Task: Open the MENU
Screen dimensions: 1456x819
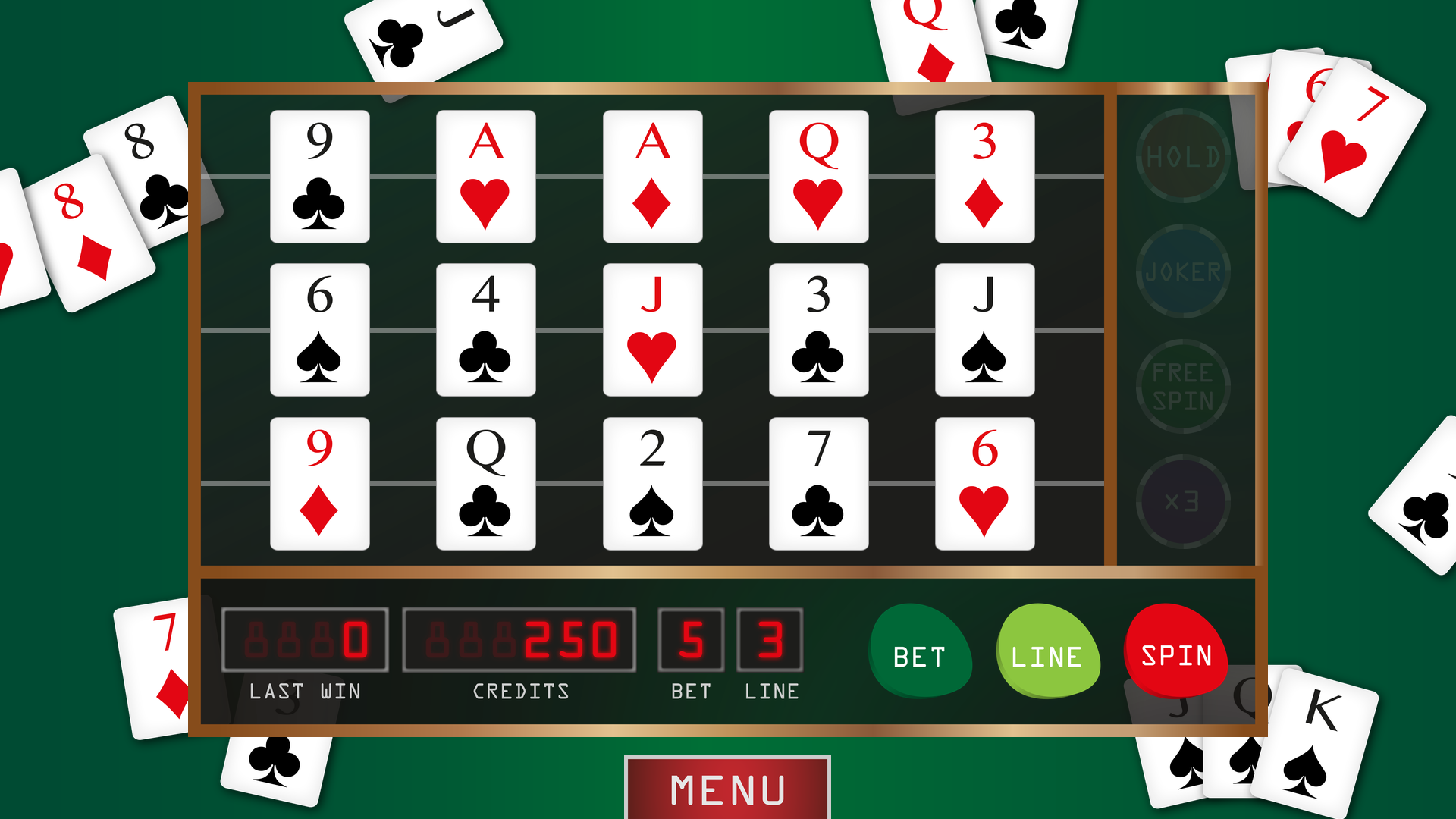Action: click(726, 789)
